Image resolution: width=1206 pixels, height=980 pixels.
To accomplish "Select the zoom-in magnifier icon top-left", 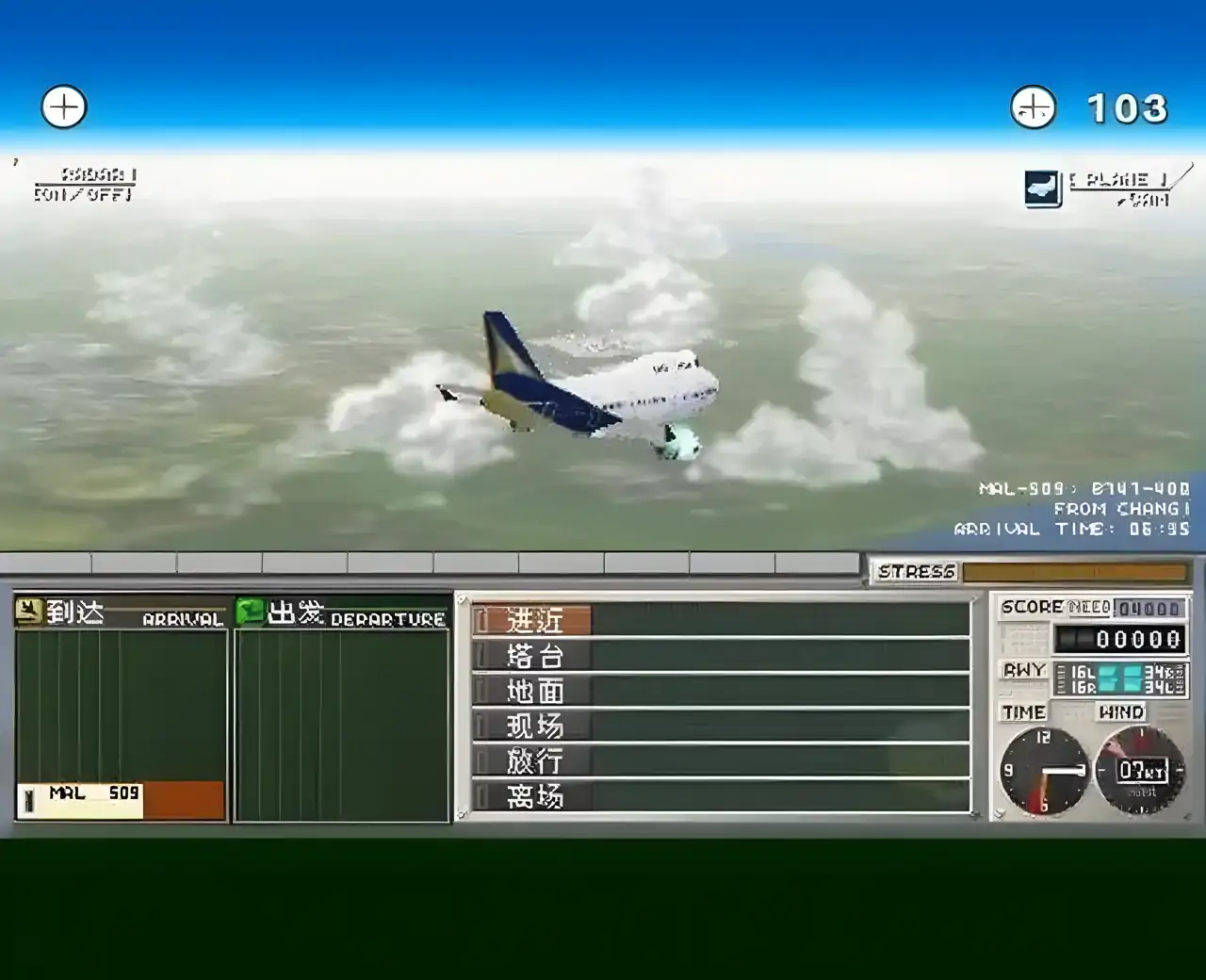I will pyautogui.click(x=63, y=106).
